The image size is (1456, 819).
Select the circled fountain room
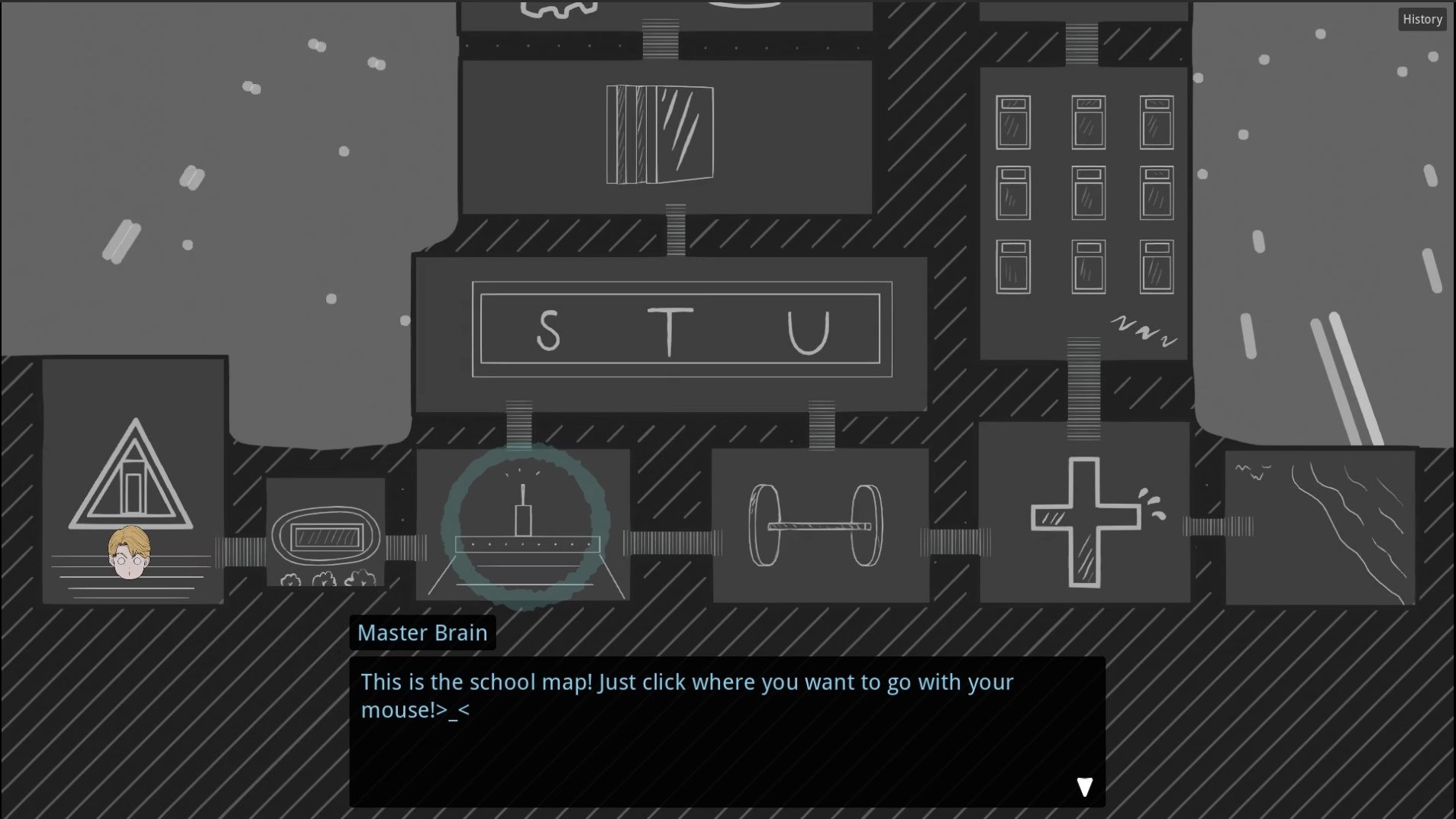coord(525,525)
